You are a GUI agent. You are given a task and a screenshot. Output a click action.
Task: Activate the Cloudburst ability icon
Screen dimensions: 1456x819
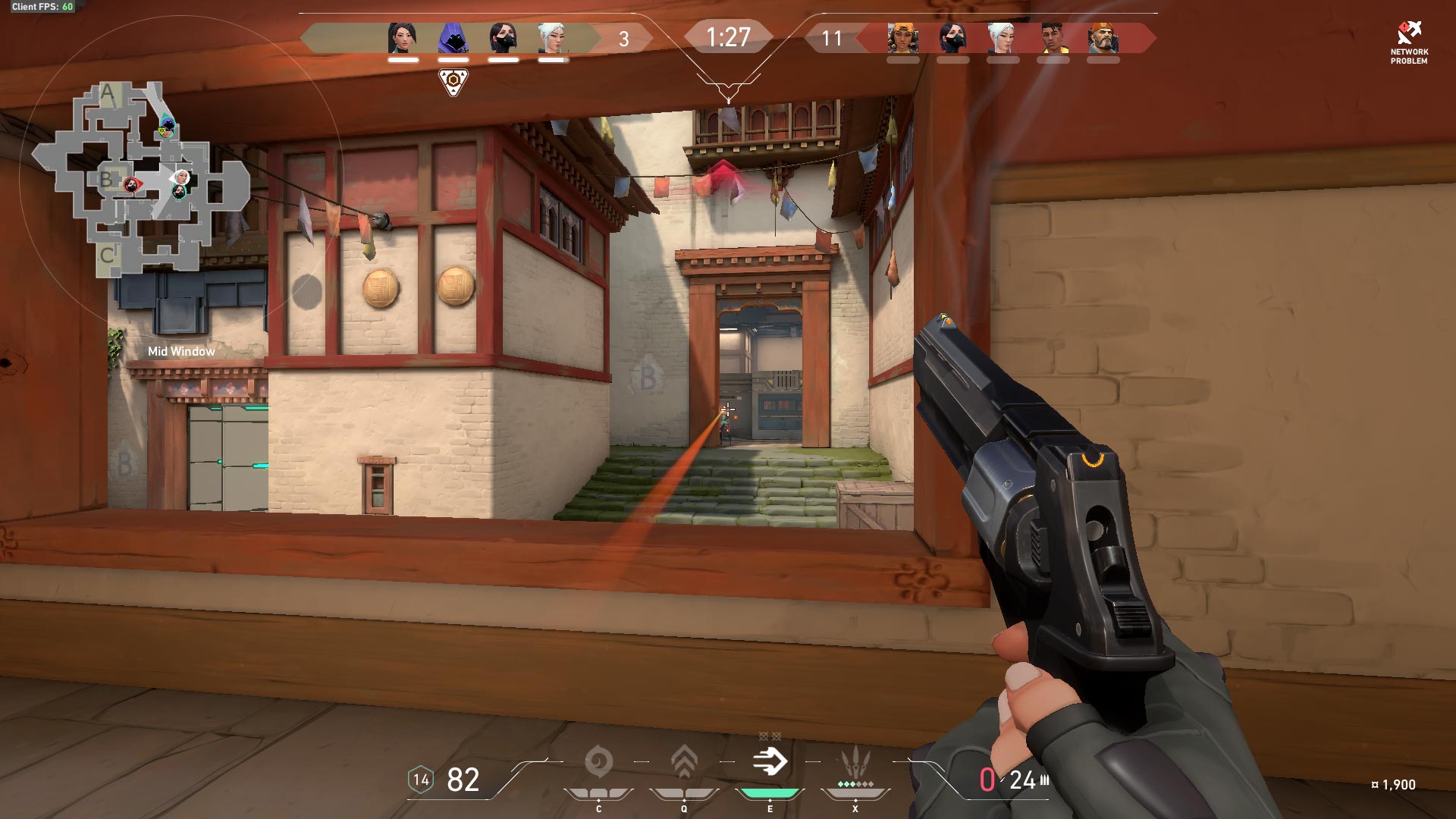[598, 762]
